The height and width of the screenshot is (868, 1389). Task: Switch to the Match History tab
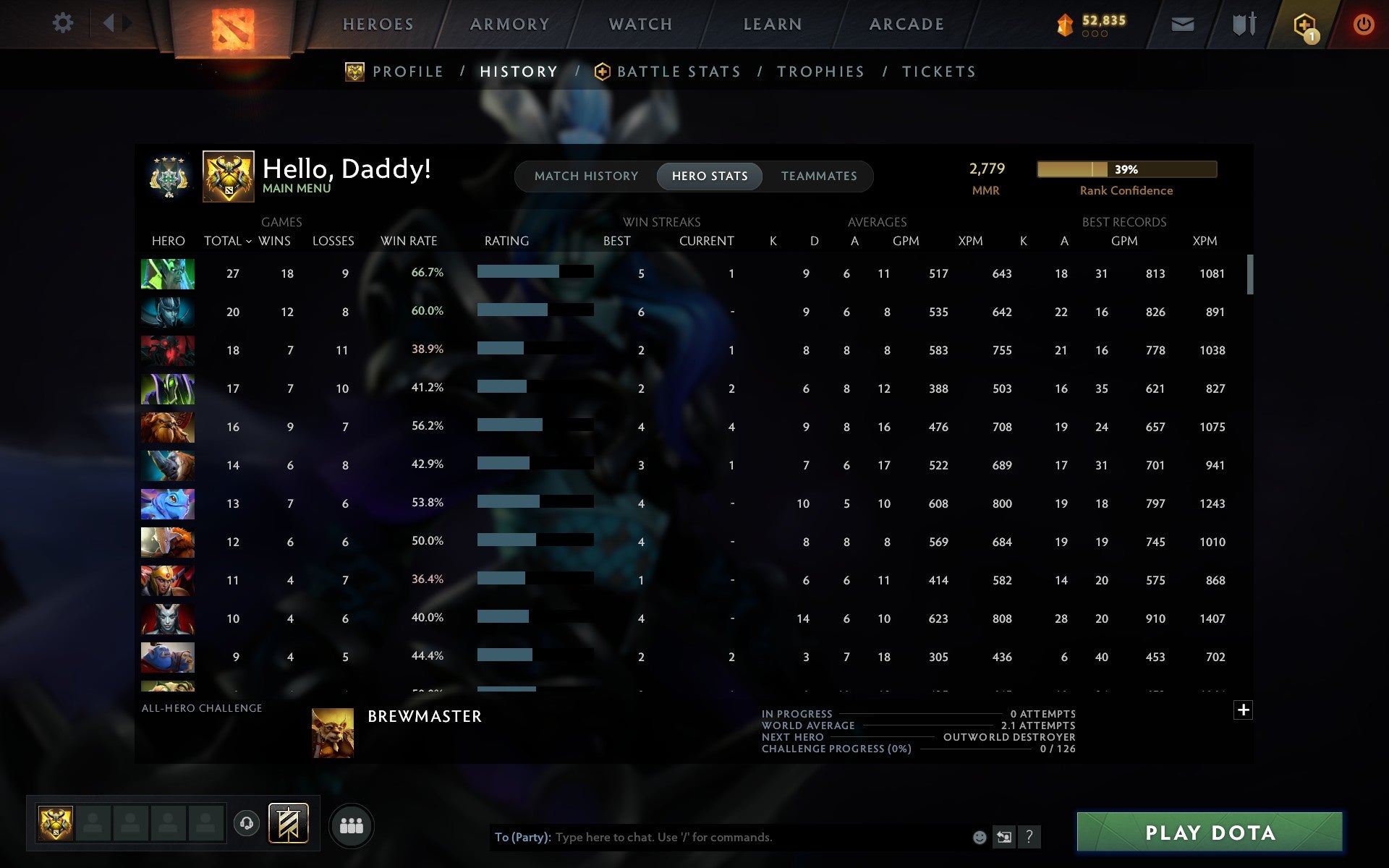[586, 176]
